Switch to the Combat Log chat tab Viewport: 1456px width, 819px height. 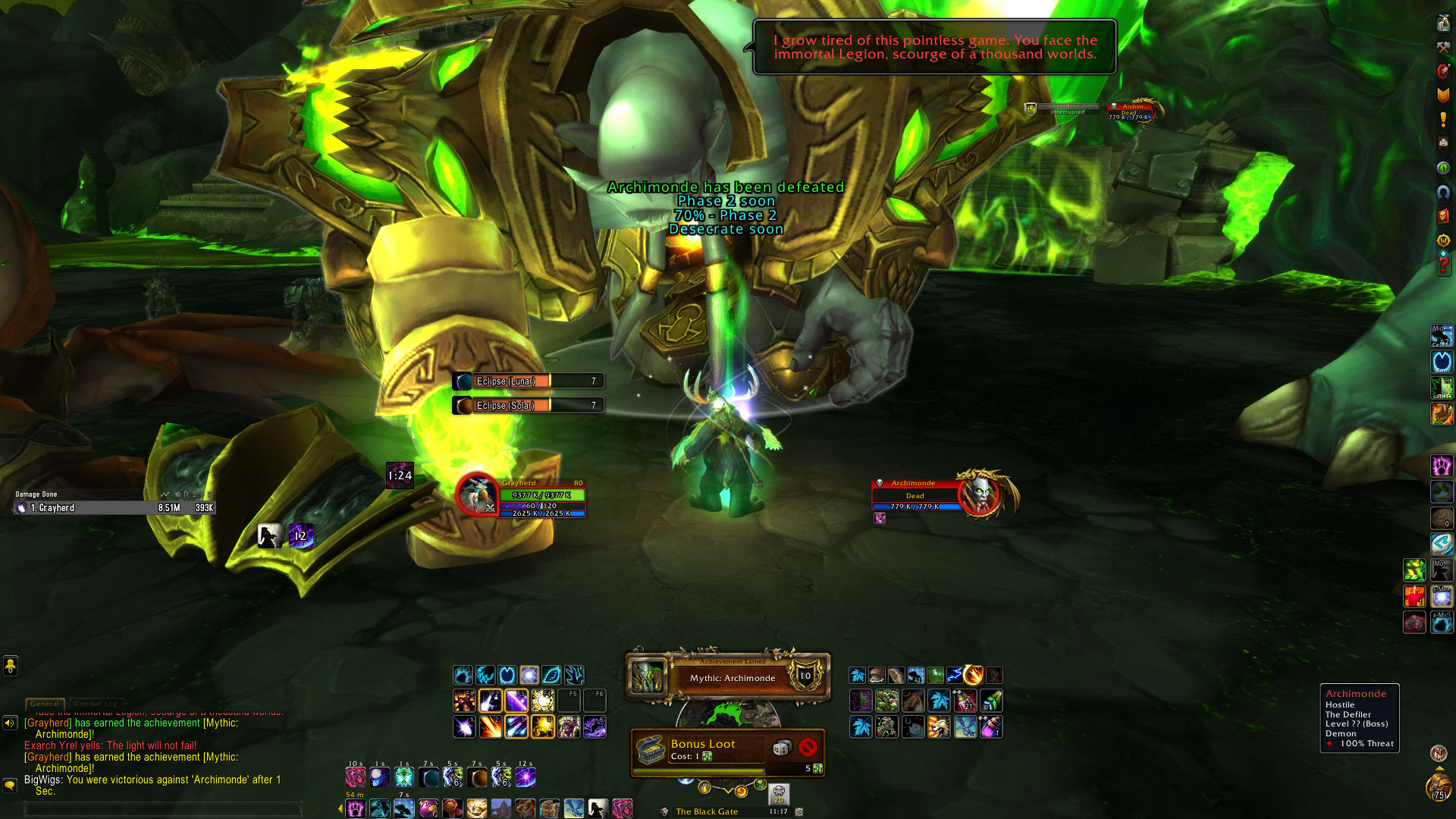96,704
